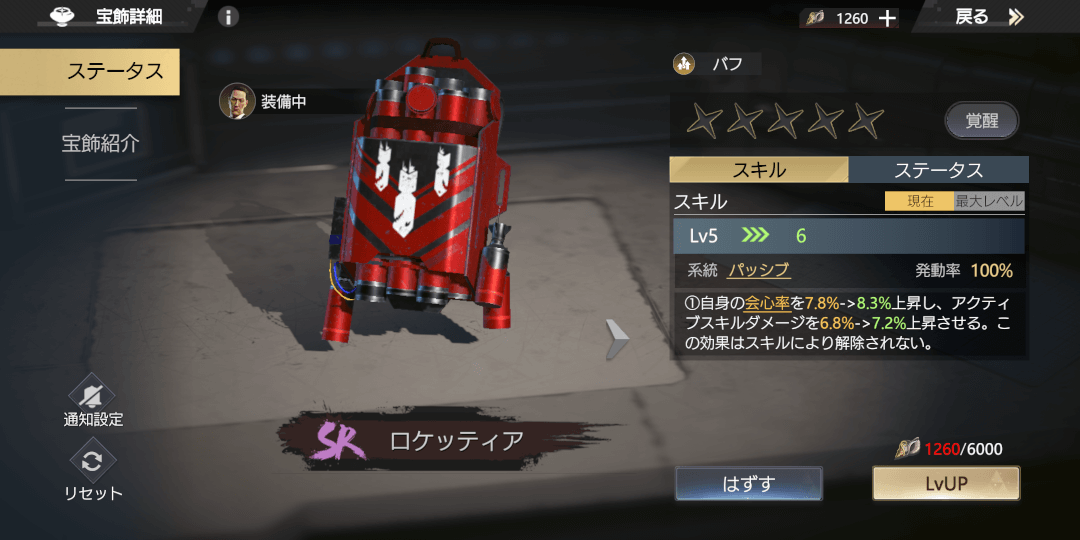1080x540 pixels.
Task: Show 最大レベル skill values
Action: tap(989, 201)
